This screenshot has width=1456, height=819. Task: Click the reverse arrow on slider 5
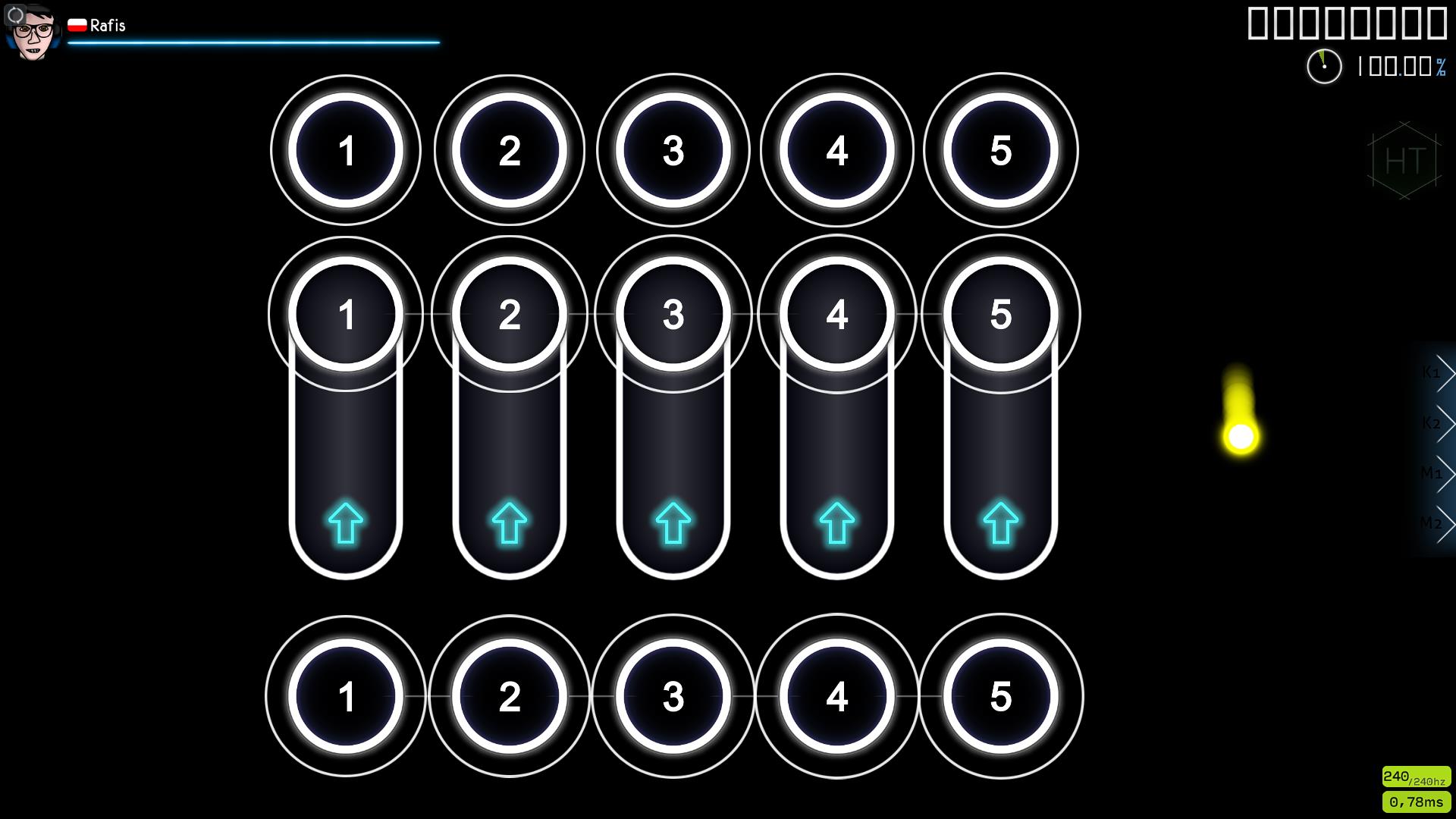(x=999, y=522)
